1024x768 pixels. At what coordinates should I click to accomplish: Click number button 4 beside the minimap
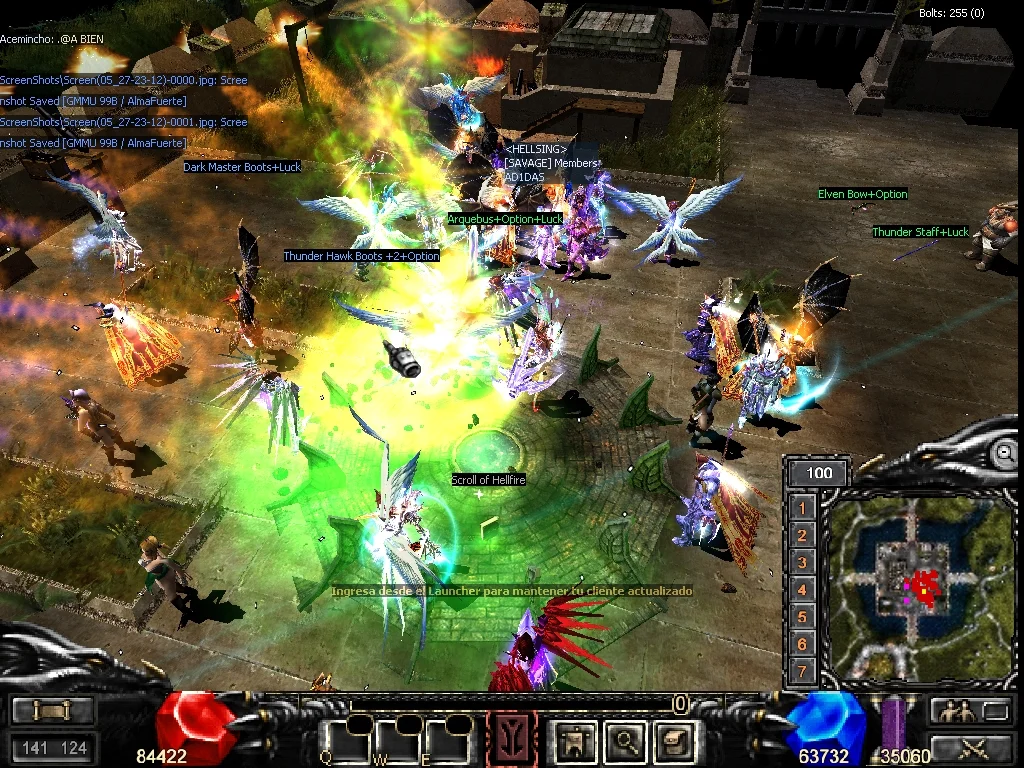pos(802,590)
